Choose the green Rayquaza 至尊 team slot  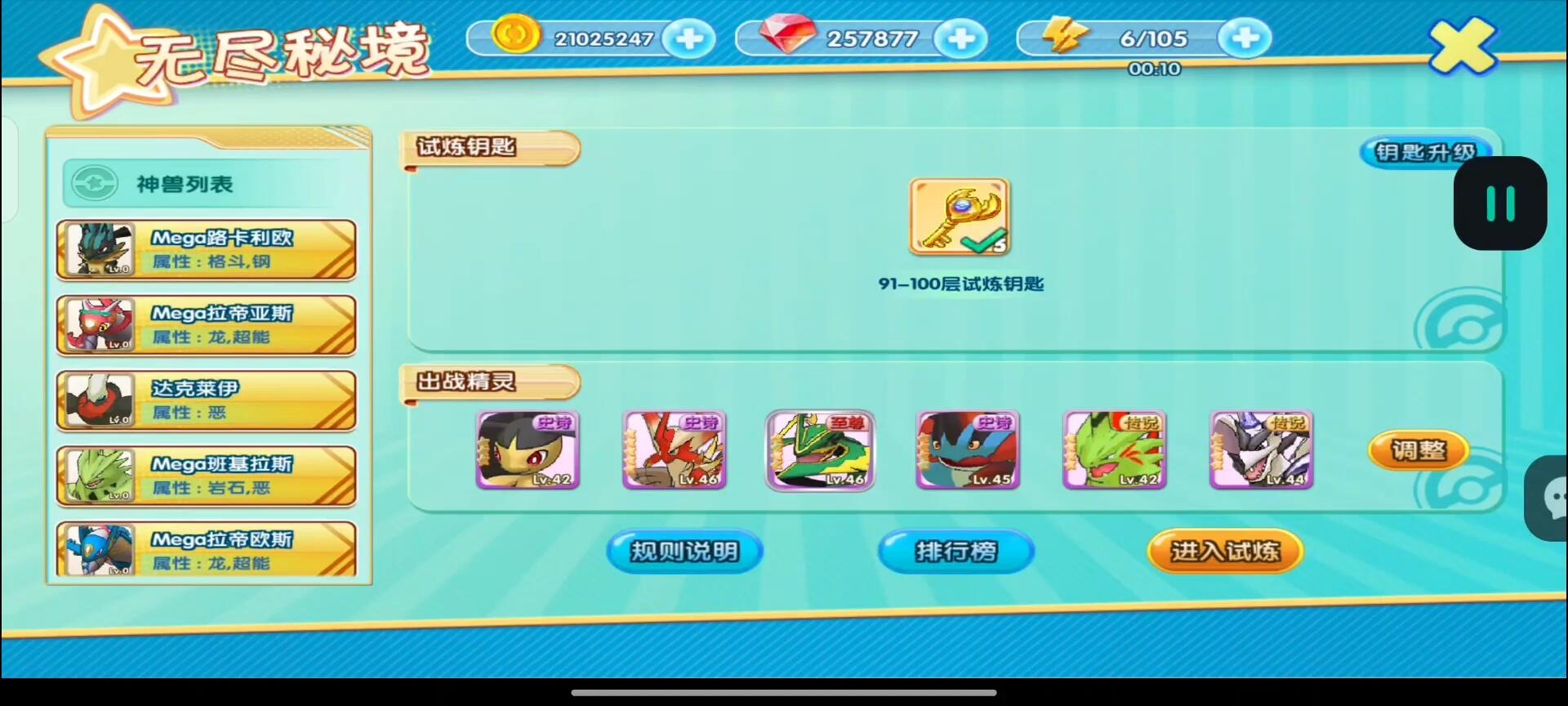pyautogui.click(x=820, y=450)
